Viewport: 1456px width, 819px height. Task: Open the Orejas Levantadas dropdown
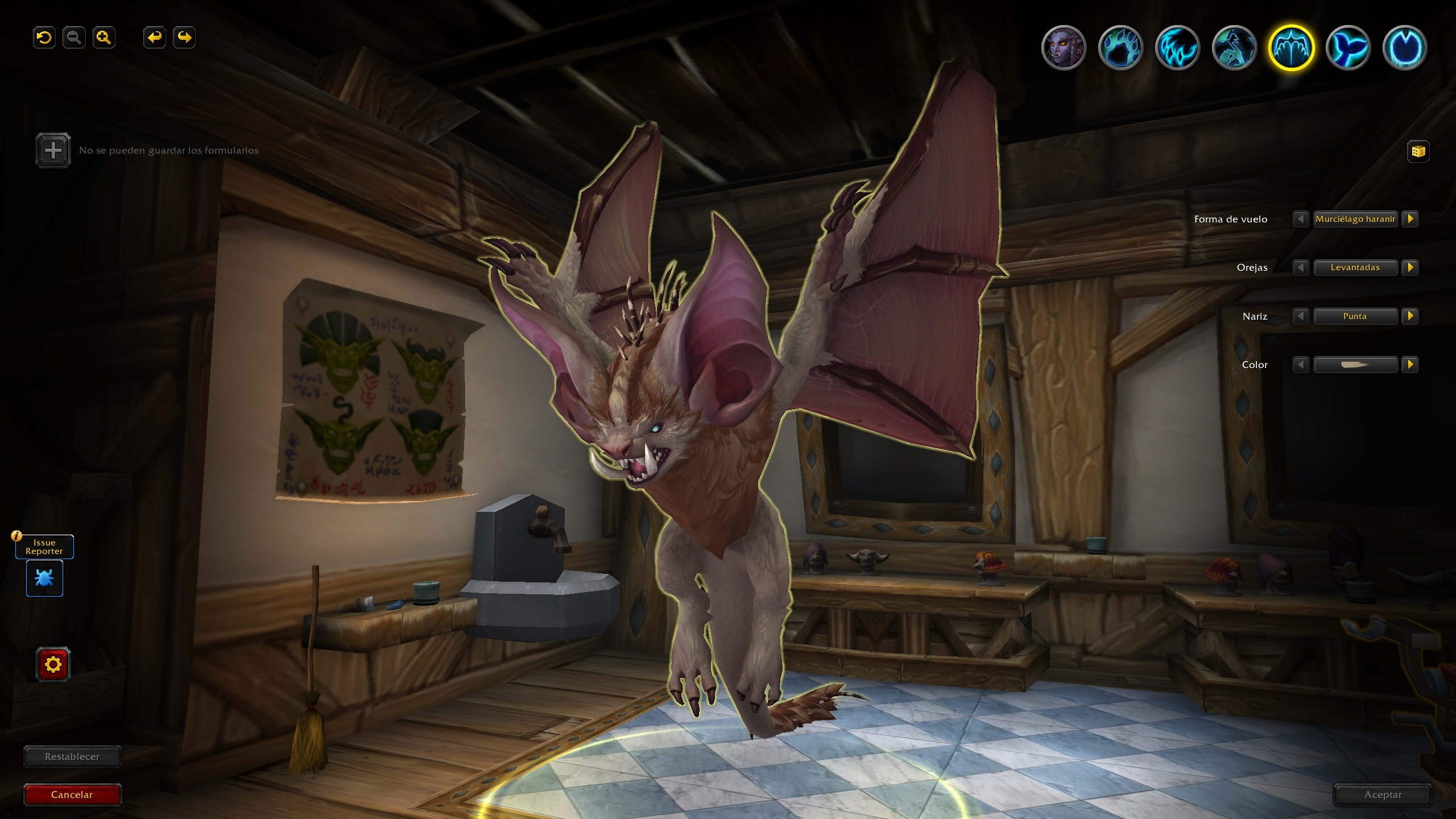[x=1355, y=267]
